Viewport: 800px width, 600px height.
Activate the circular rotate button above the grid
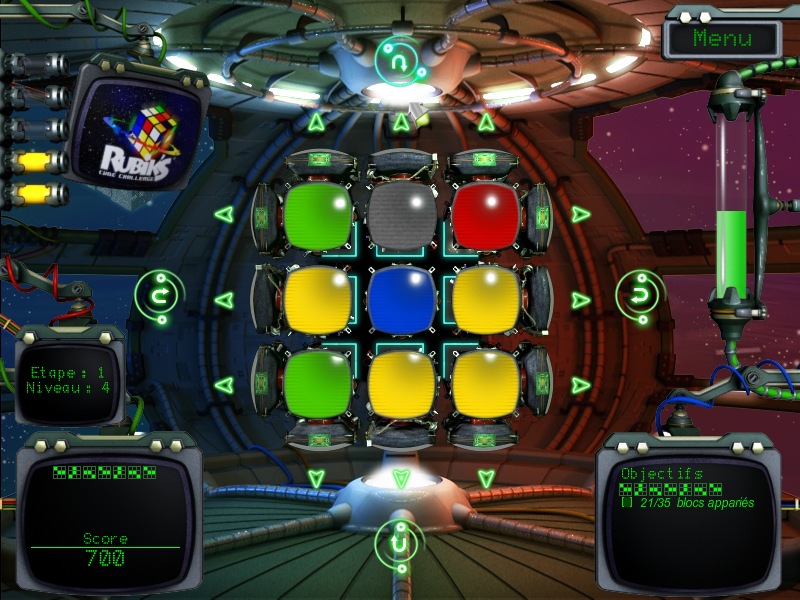(x=400, y=62)
